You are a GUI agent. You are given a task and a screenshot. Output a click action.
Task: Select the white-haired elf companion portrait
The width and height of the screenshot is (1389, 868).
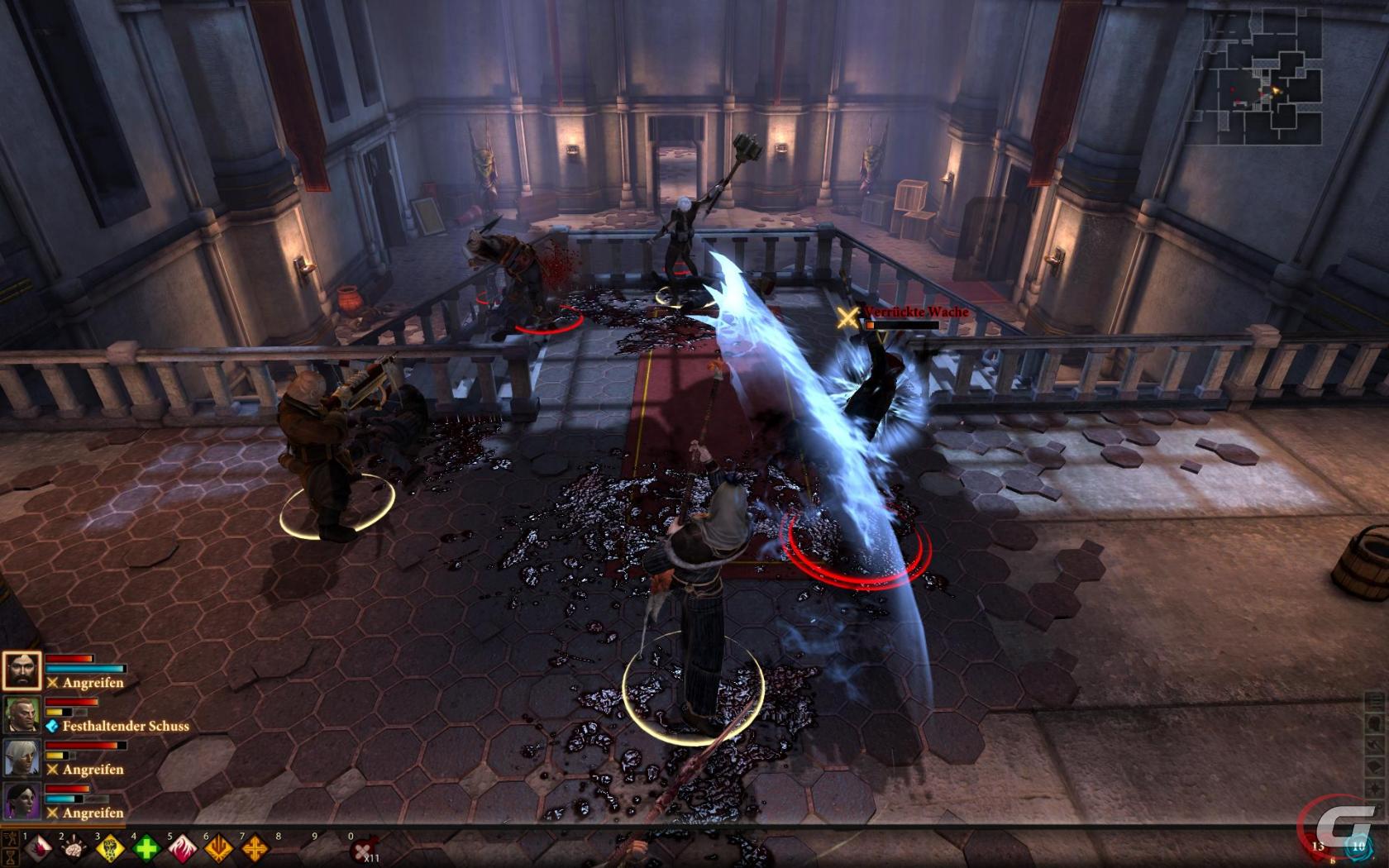(21, 757)
